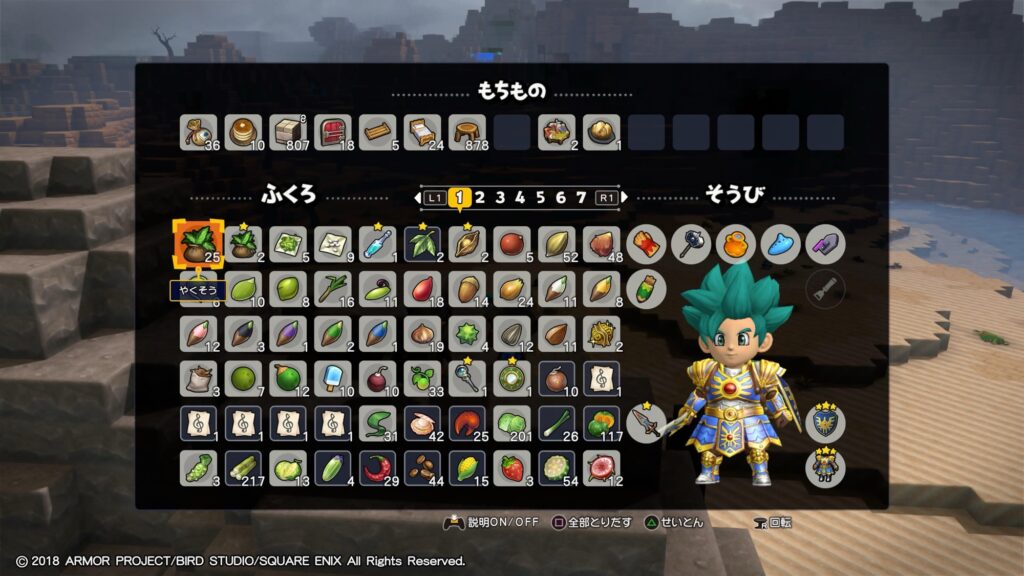The width and height of the screenshot is (1024, 576).
Task: Choose the bed item in the item bar
Action: 422,132
